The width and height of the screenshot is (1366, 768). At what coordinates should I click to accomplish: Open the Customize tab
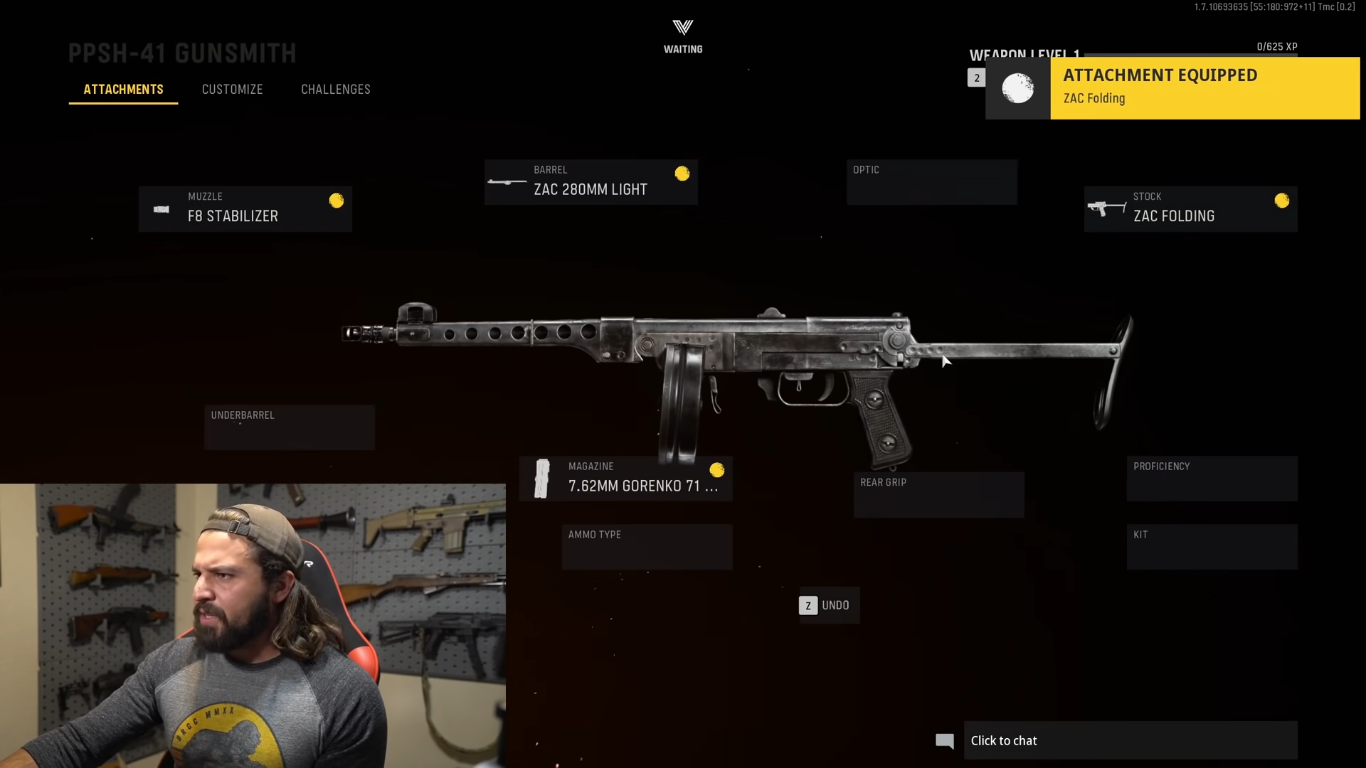point(232,90)
